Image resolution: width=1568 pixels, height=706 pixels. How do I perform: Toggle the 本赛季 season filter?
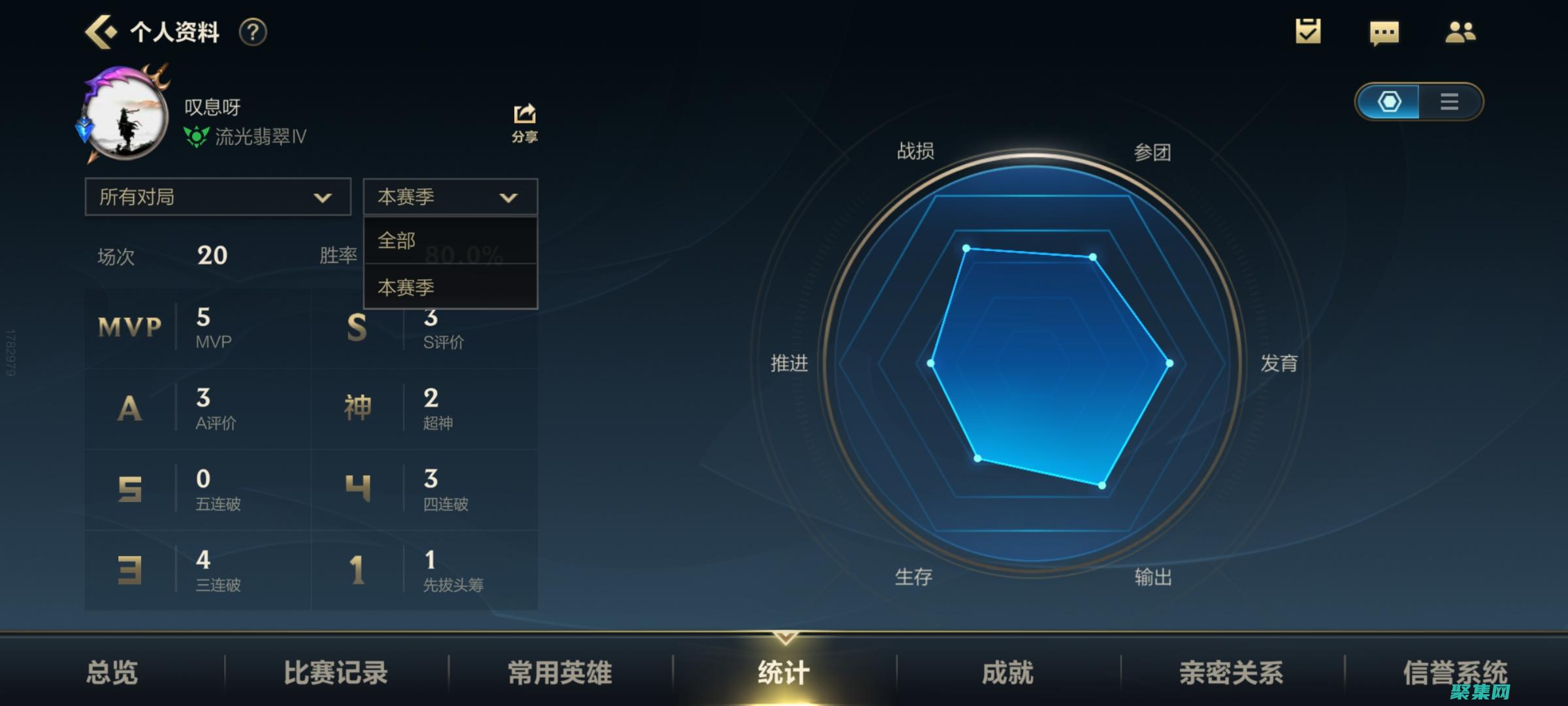click(x=449, y=196)
